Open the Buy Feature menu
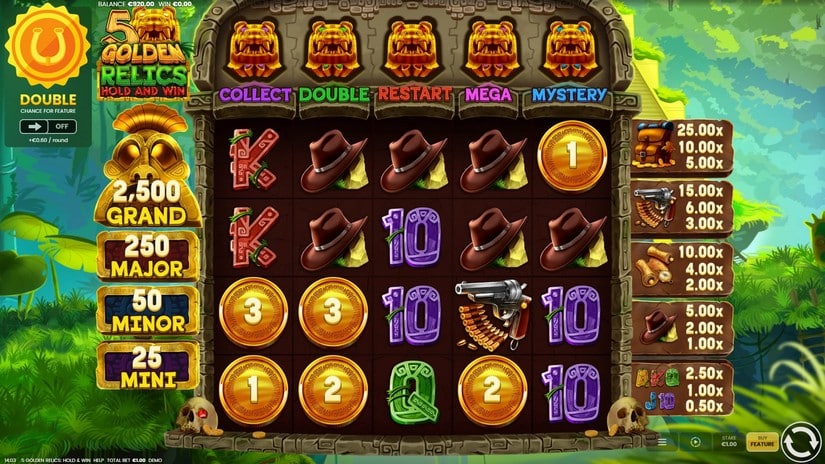Image resolution: width=825 pixels, height=464 pixels. pyautogui.click(x=760, y=441)
